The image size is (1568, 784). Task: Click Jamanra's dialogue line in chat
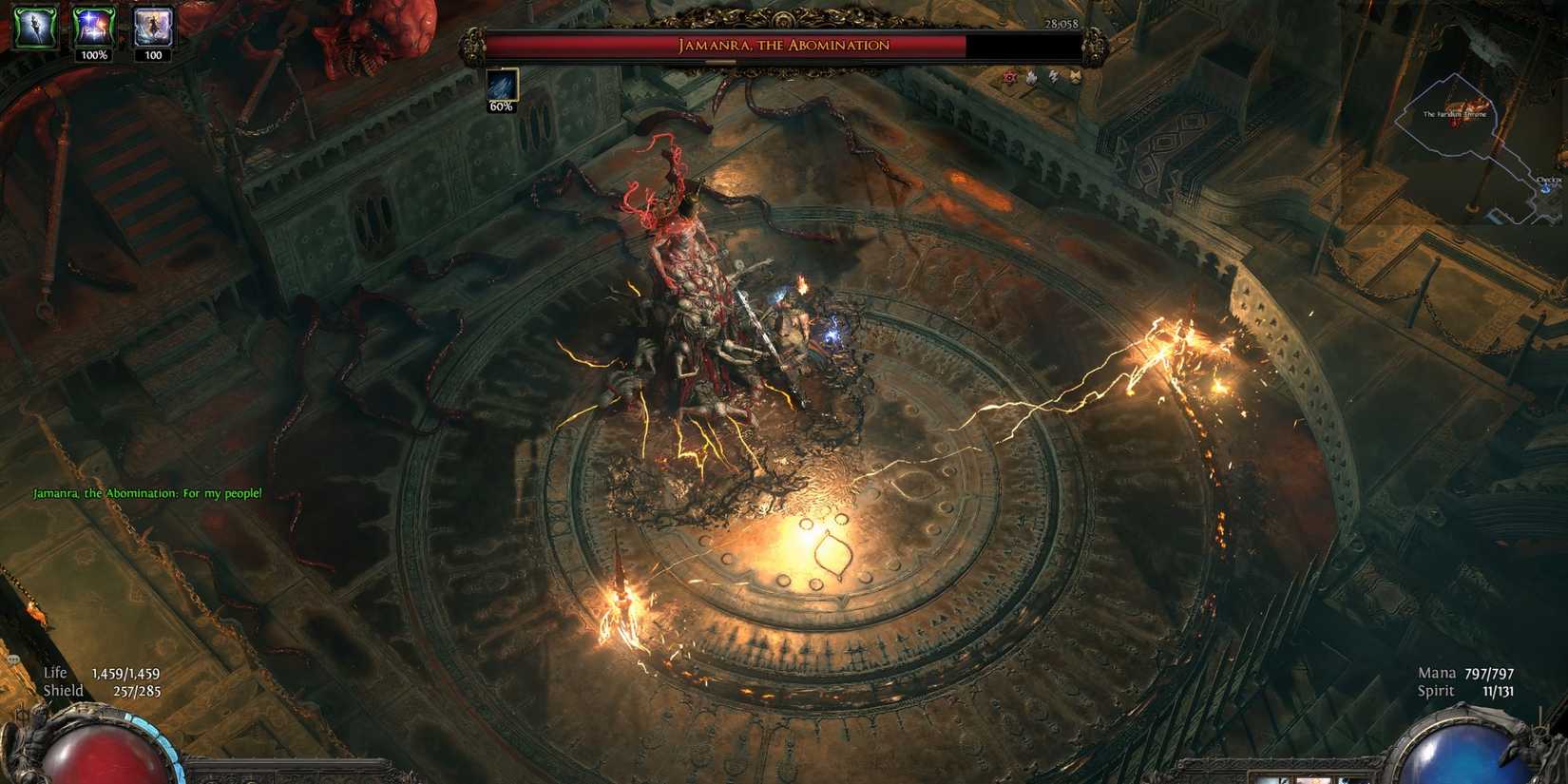[x=147, y=493]
